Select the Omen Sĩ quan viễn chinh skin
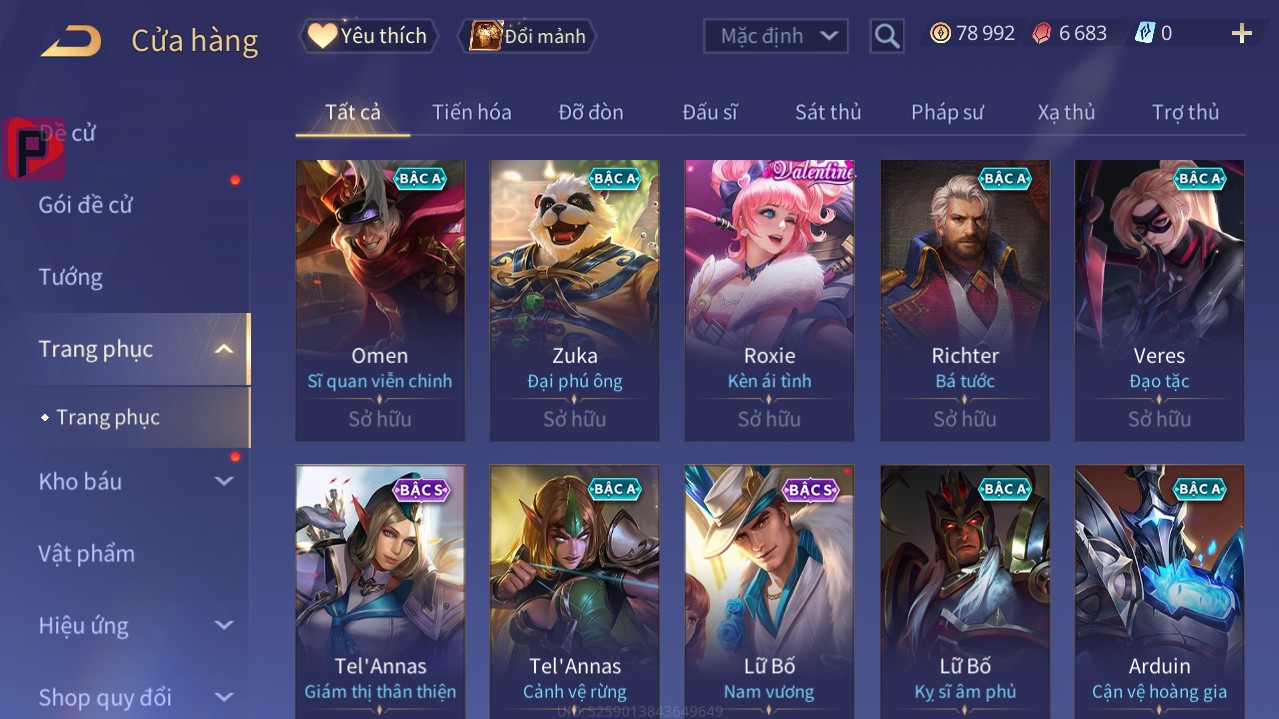1279x719 pixels. (x=380, y=300)
